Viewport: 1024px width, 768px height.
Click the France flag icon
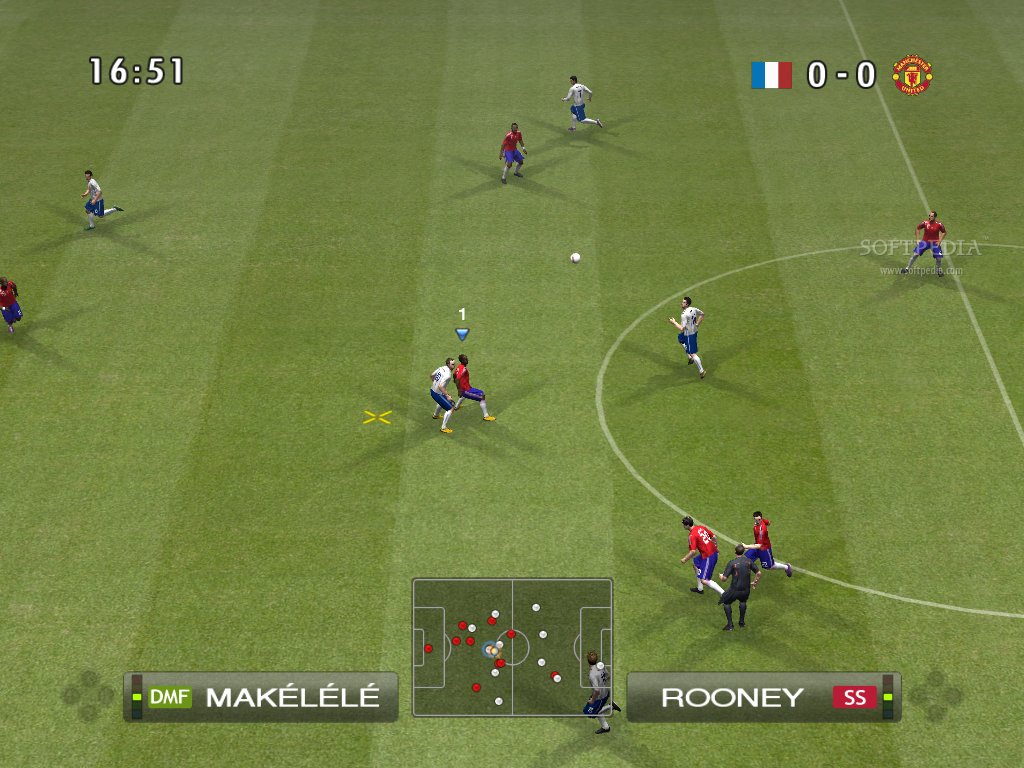[x=771, y=75]
